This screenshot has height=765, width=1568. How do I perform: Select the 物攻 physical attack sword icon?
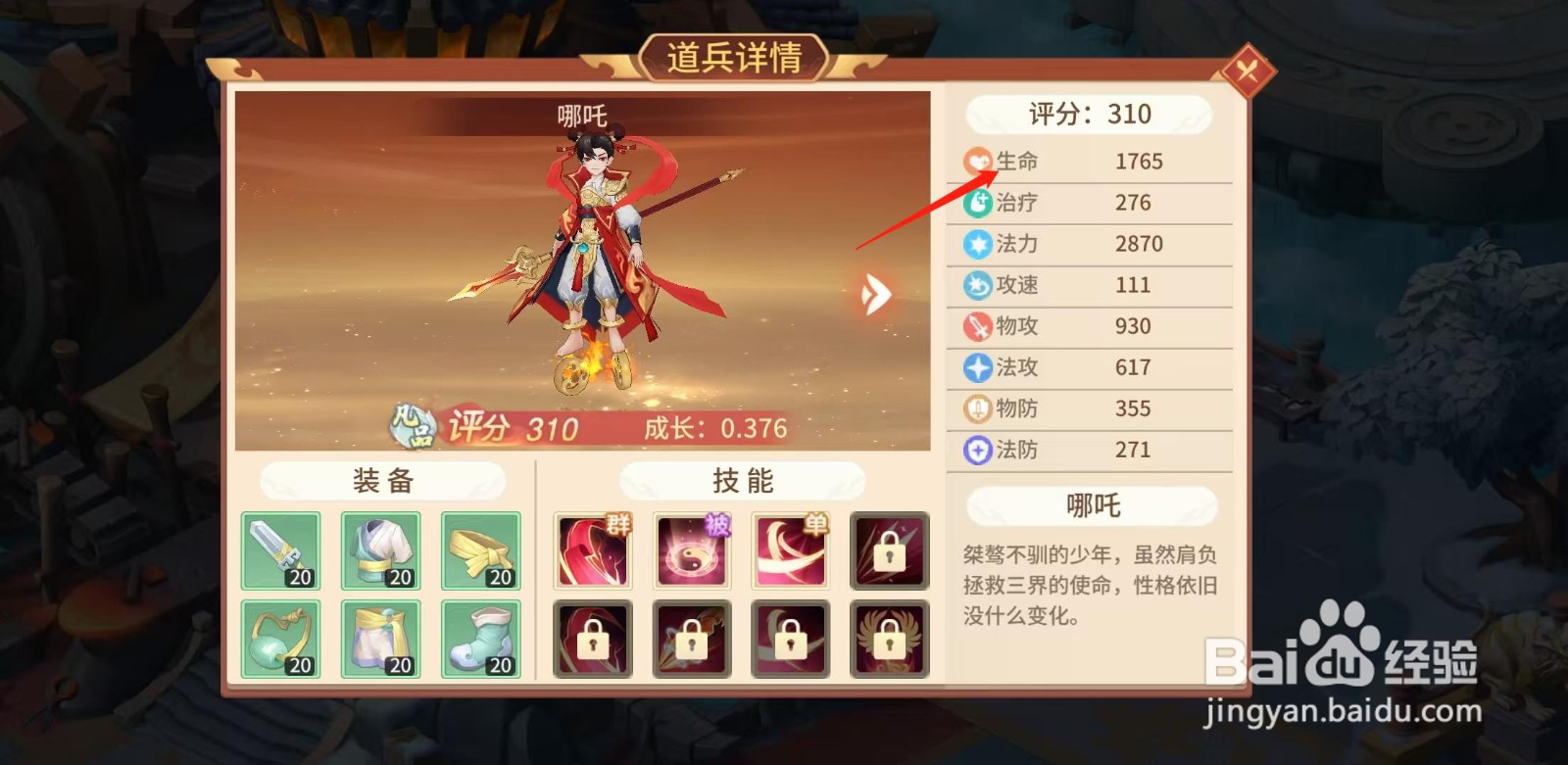[x=977, y=326]
